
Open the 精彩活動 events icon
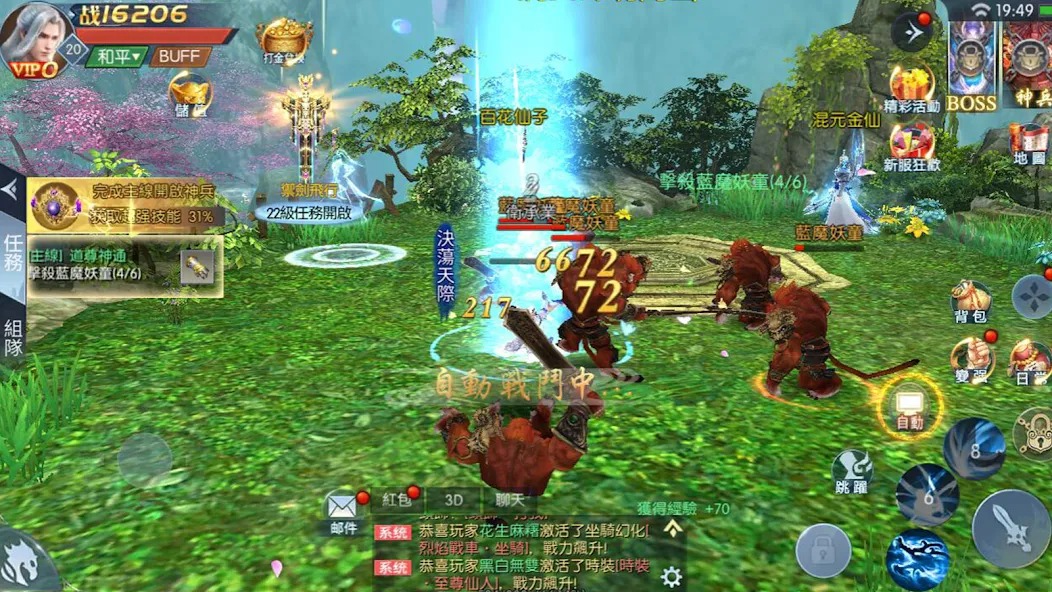911,88
